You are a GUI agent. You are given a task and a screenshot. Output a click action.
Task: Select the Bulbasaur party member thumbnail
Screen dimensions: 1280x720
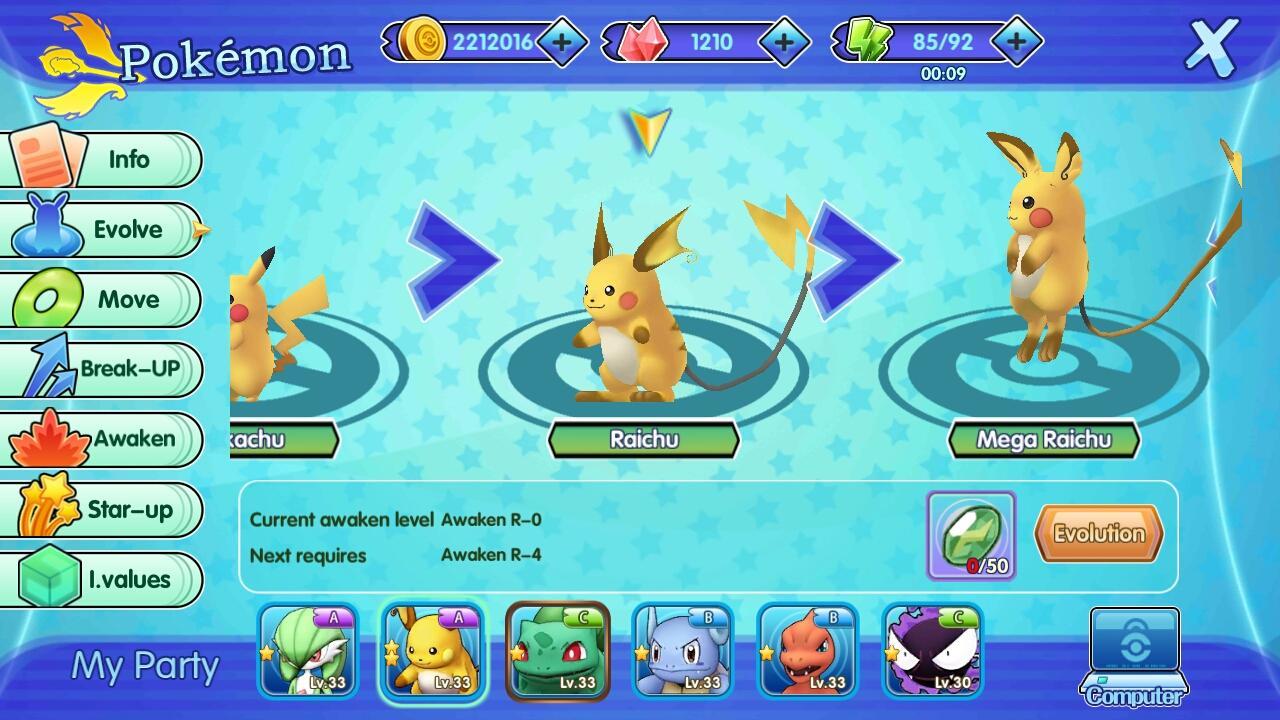[x=559, y=650]
